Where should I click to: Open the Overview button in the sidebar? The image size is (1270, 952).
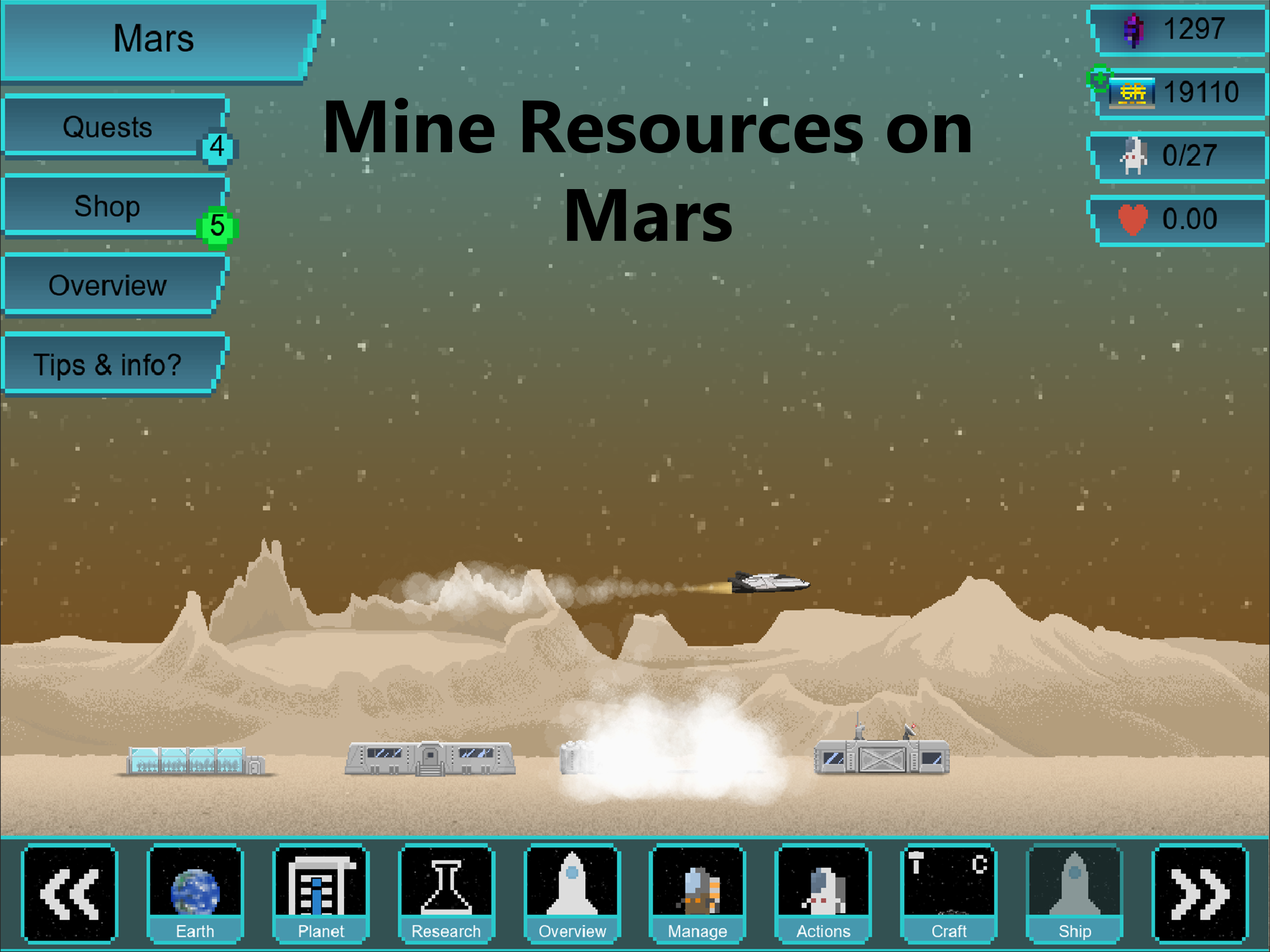[108, 284]
